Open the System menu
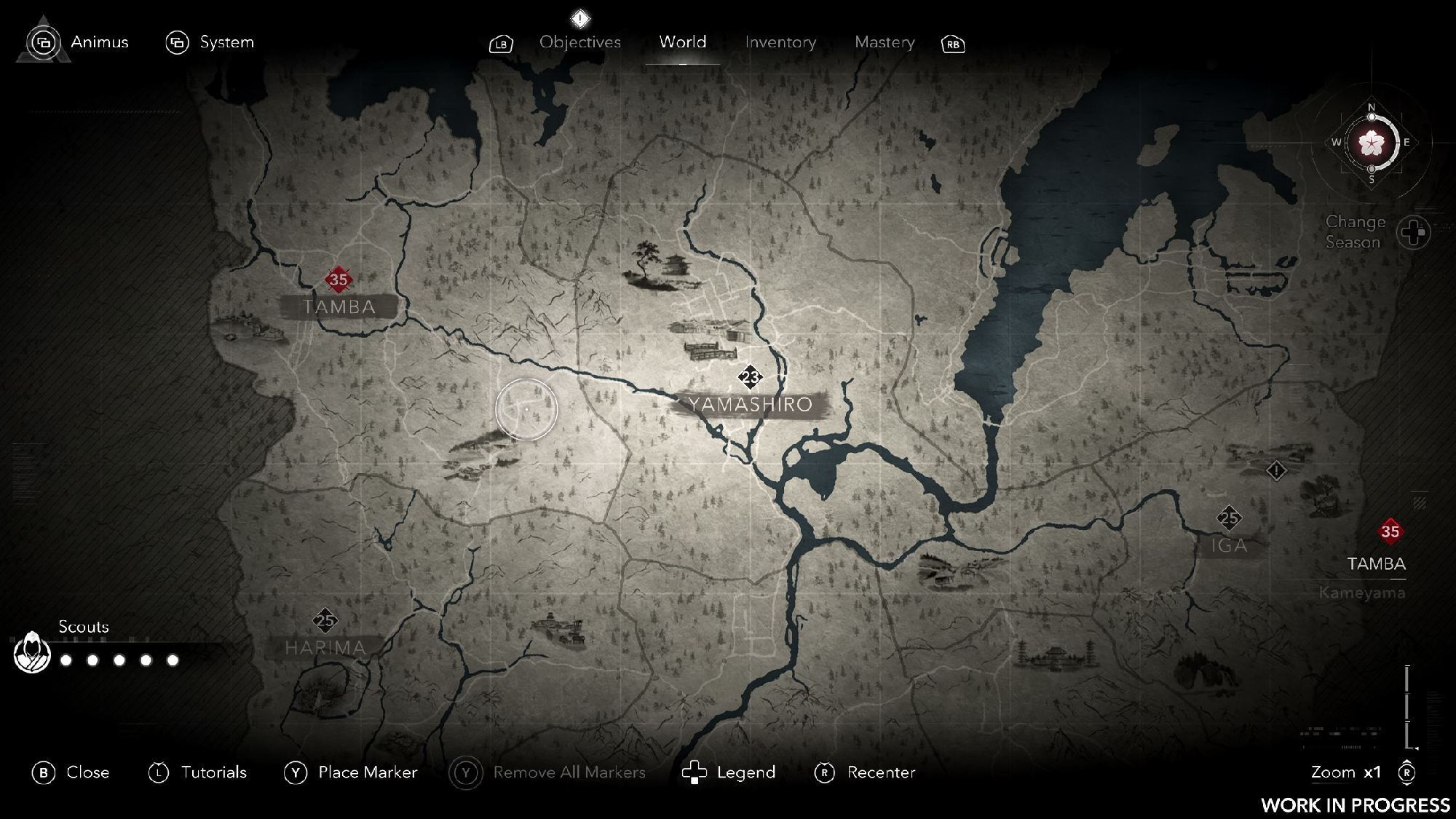The width and height of the screenshot is (1456, 819). coord(210,42)
